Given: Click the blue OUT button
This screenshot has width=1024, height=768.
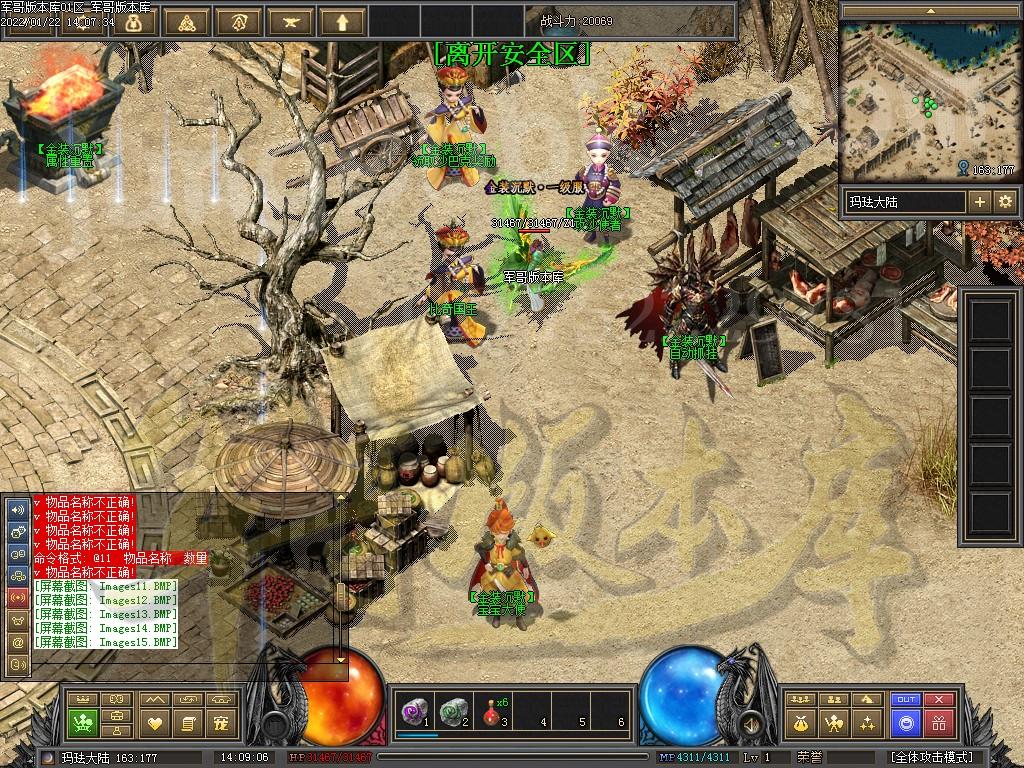Looking at the screenshot, I should tap(906, 699).
